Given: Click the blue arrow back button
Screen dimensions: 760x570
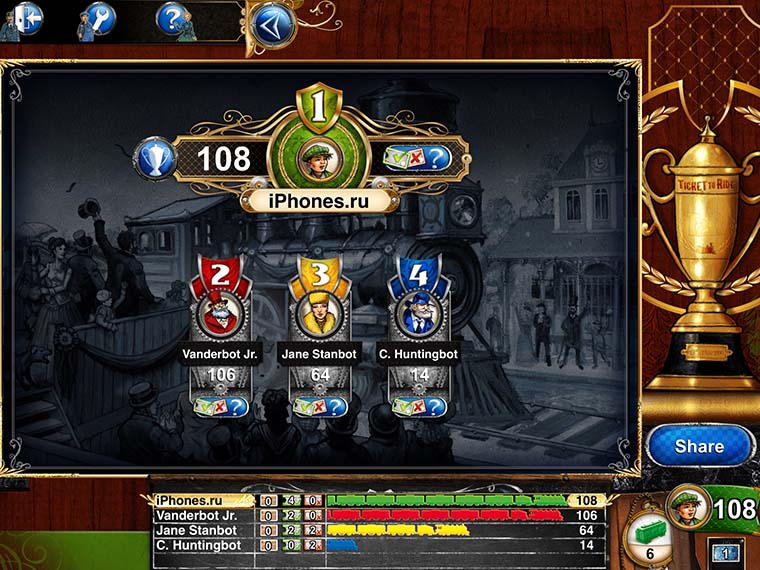Looking at the screenshot, I should coord(270,24).
